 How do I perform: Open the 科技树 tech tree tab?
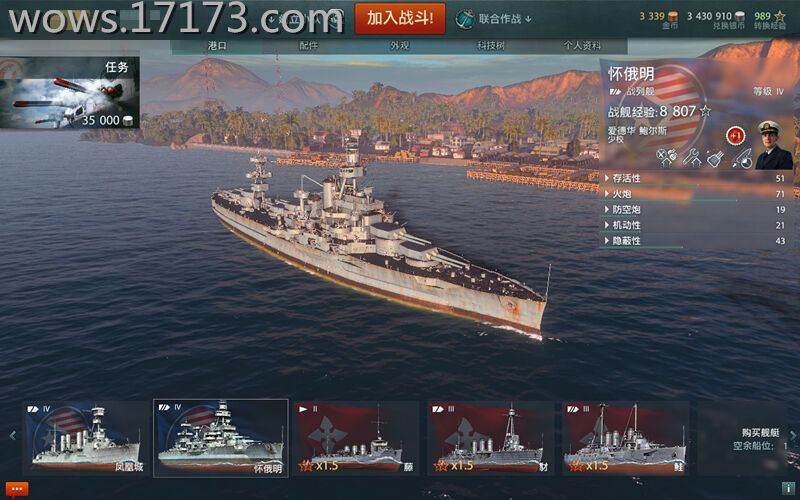point(490,46)
